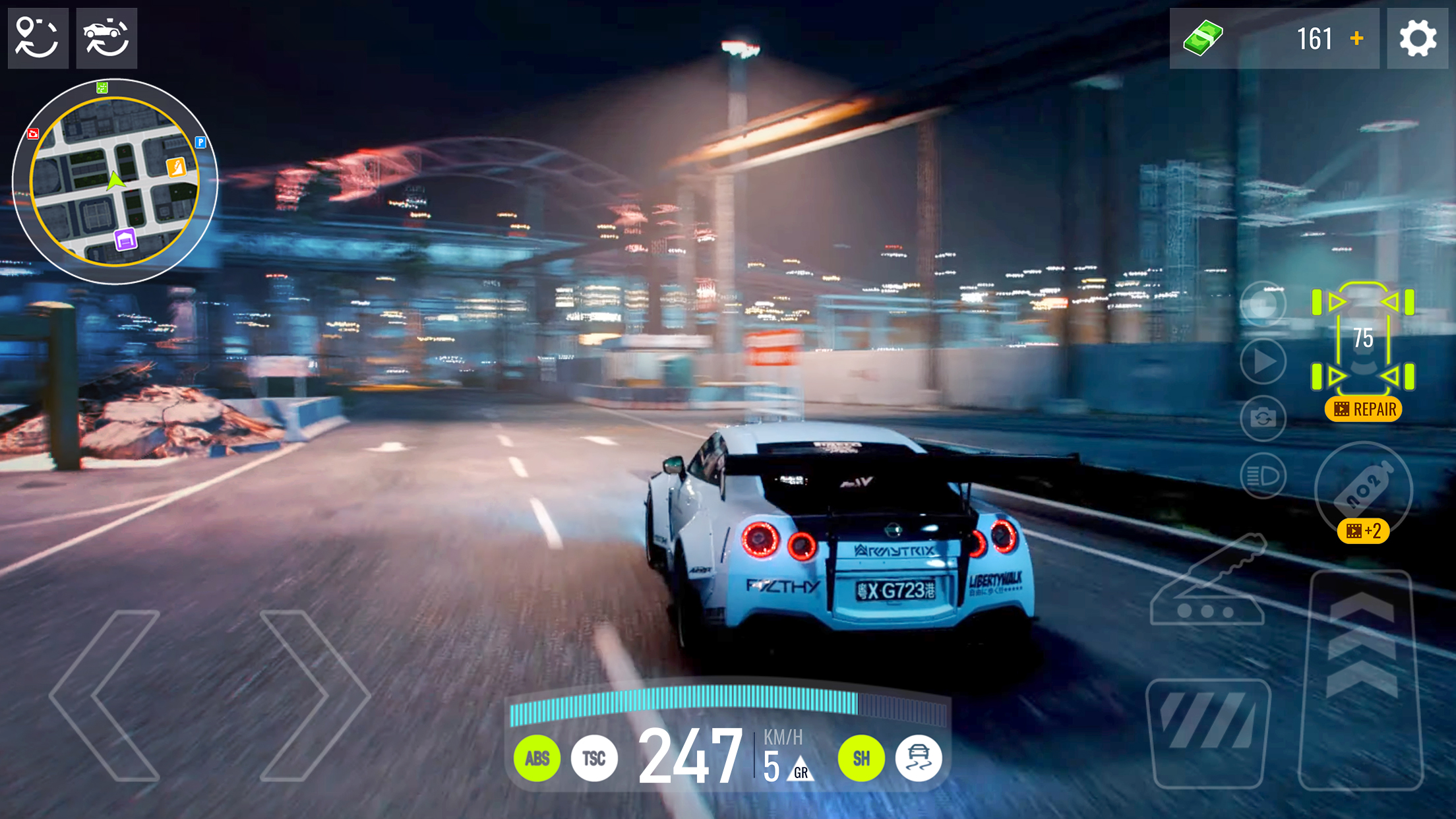Tap the orange plus to add cash

pos(1356,38)
